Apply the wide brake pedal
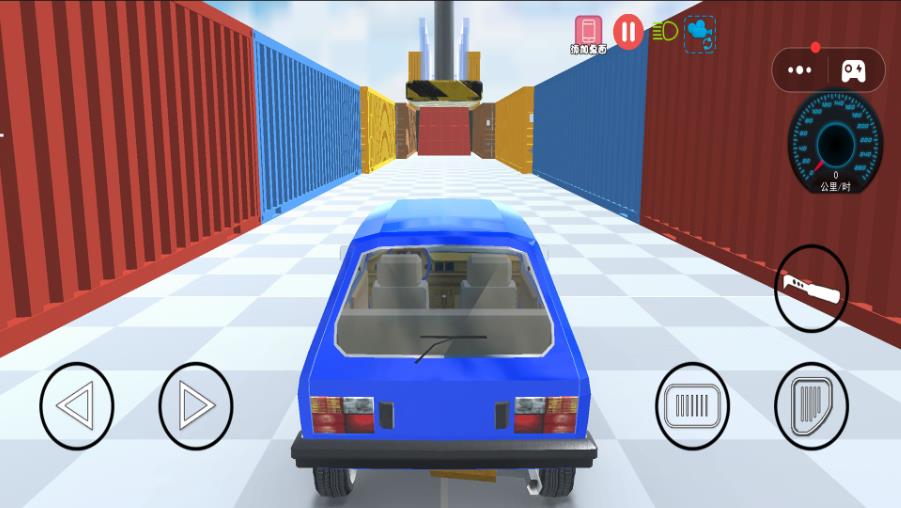 click(x=692, y=406)
